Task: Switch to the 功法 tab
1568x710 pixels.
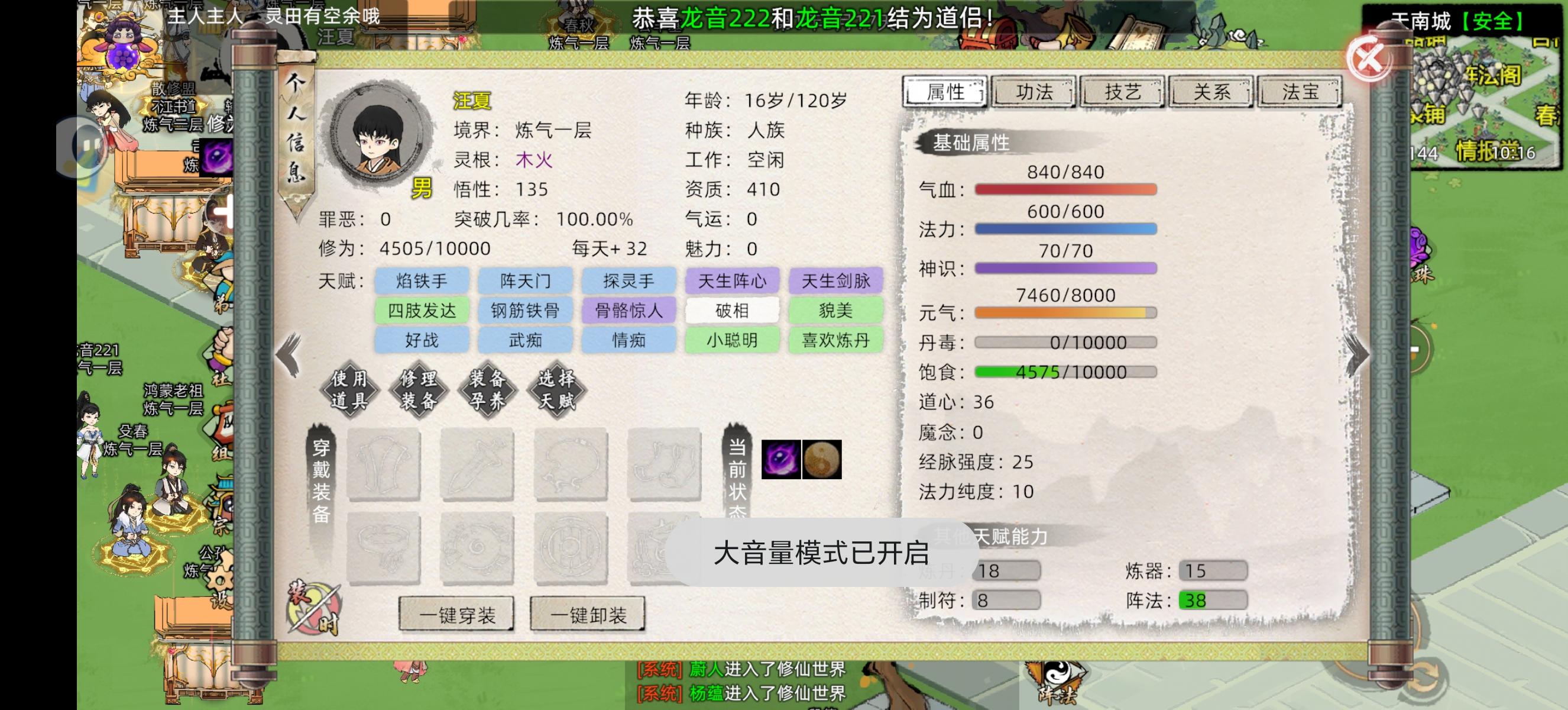Action: (1034, 92)
